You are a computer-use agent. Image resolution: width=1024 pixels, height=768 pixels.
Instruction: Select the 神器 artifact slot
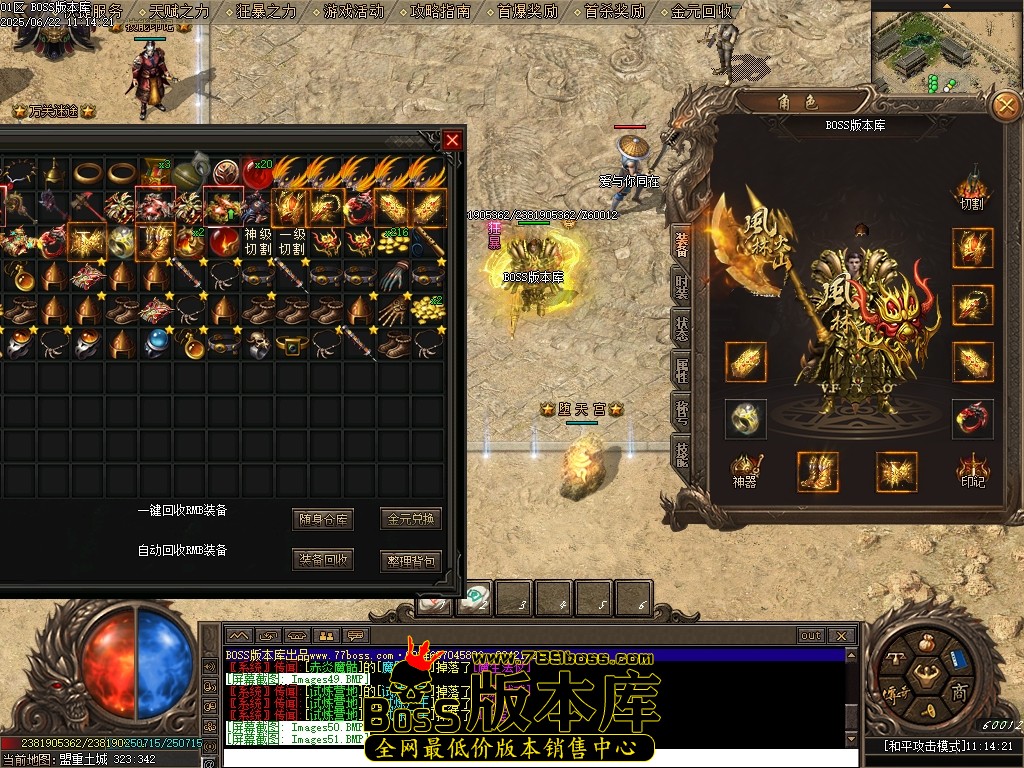tap(745, 470)
